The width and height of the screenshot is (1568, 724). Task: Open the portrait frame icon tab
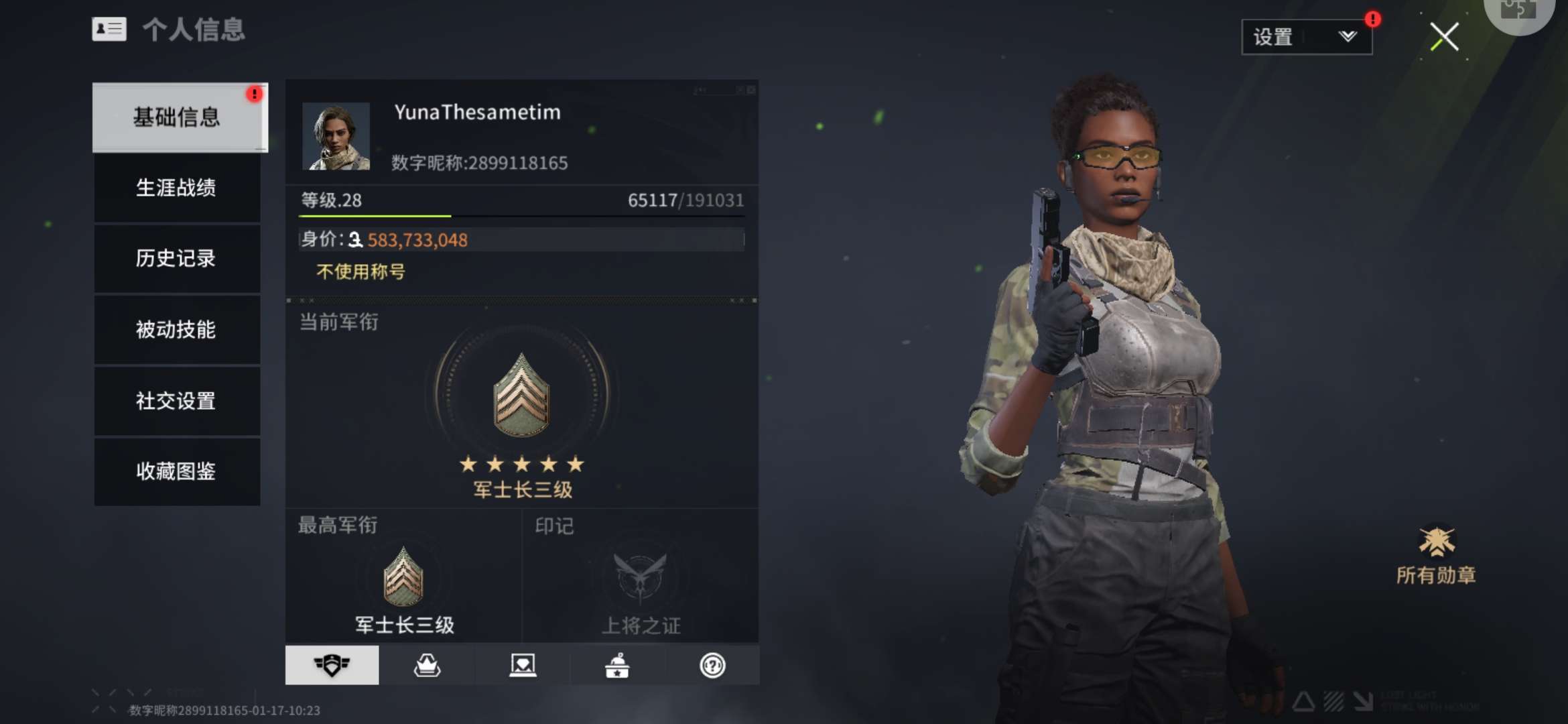tap(523, 665)
